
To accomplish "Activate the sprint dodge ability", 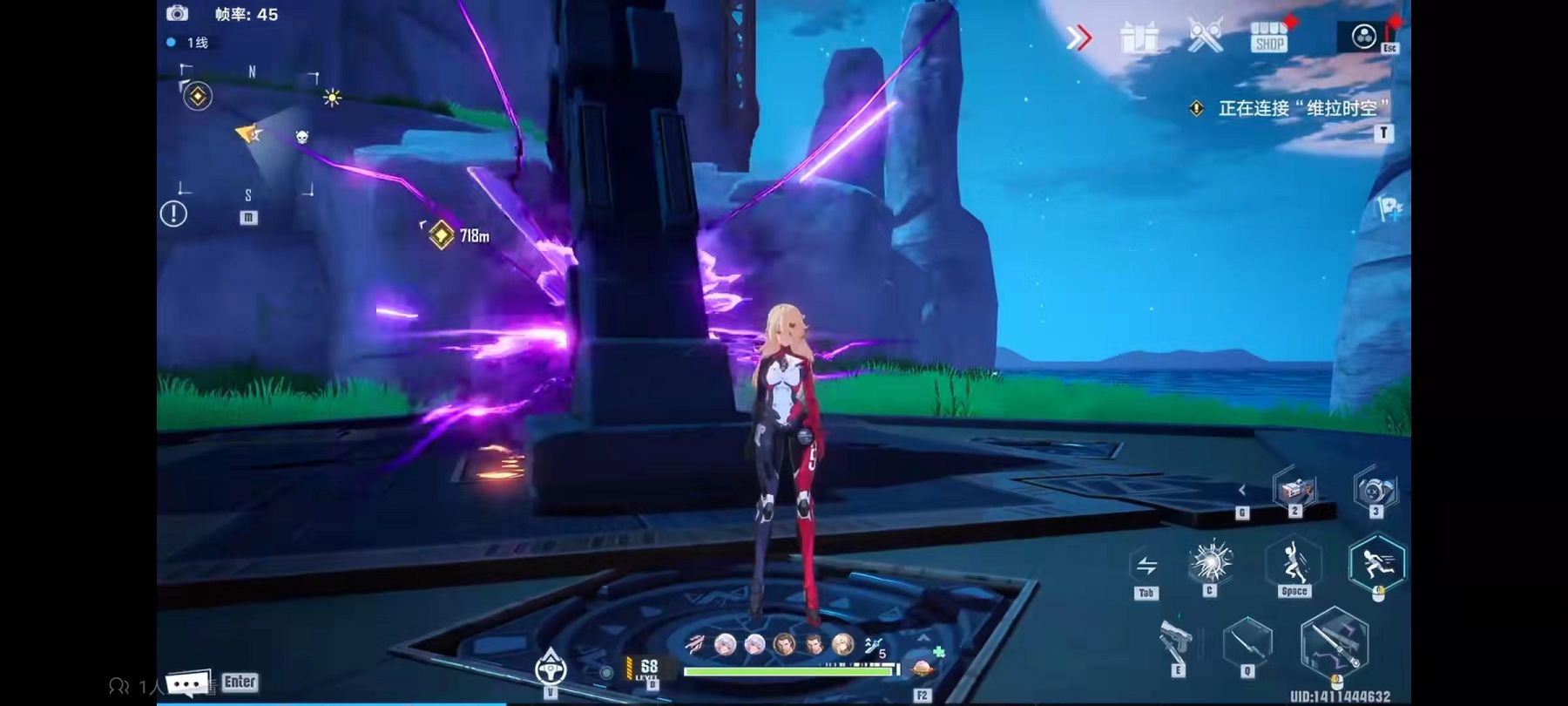I will point(1376,563).
